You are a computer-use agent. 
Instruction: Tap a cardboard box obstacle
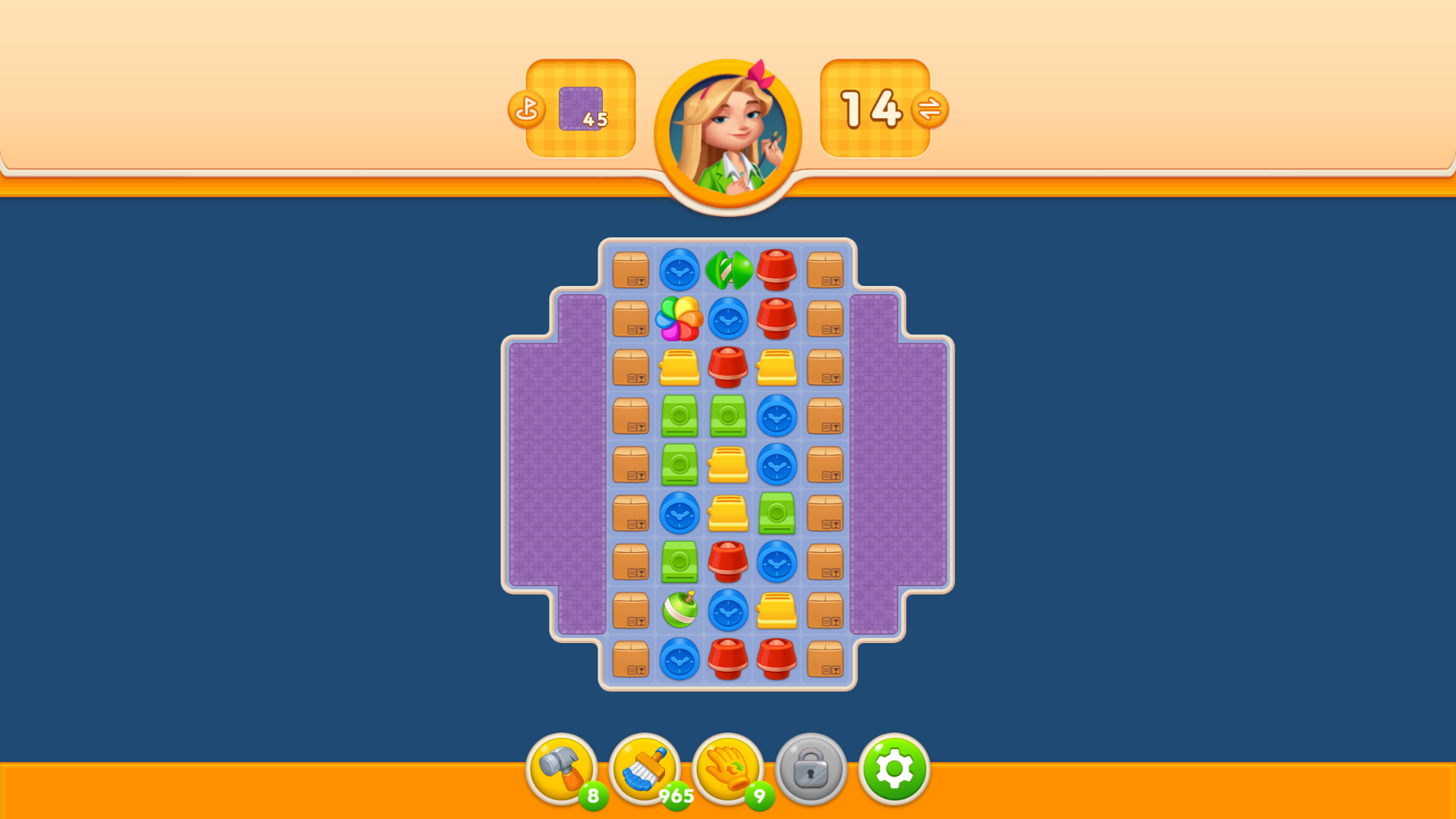coord(632,271)
